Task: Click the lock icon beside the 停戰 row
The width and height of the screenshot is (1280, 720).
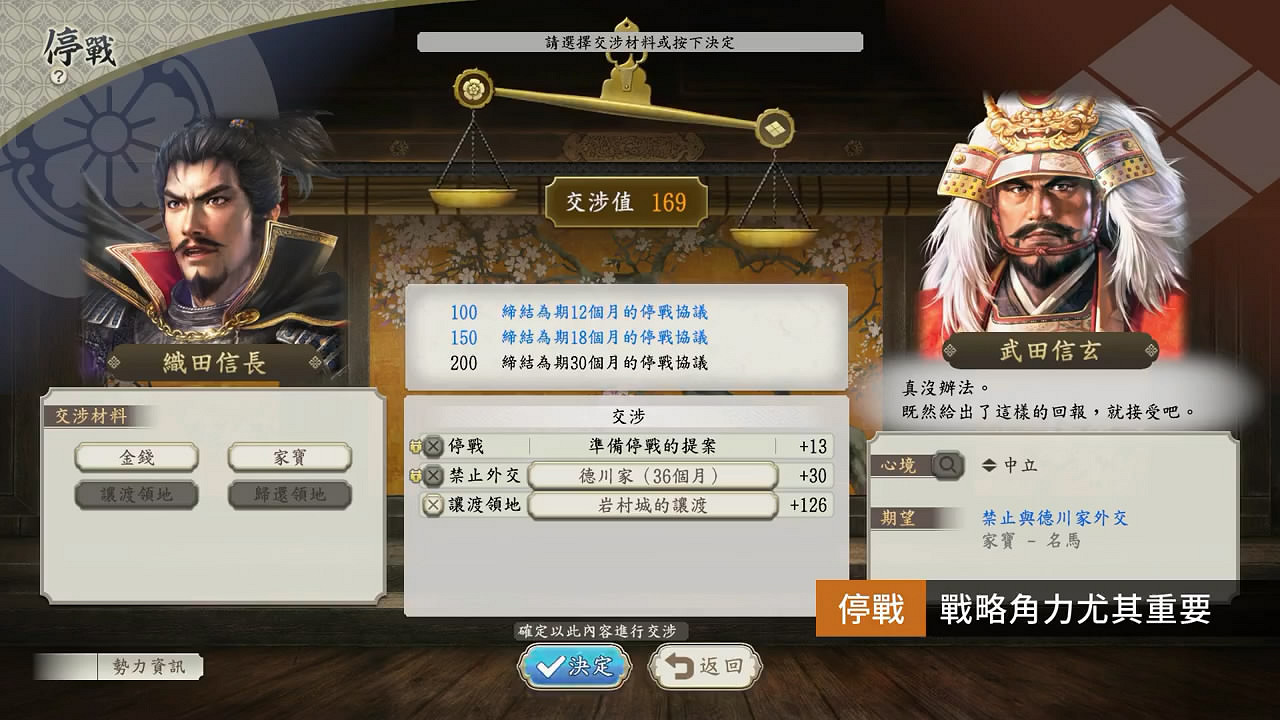Action: point(416,447)
